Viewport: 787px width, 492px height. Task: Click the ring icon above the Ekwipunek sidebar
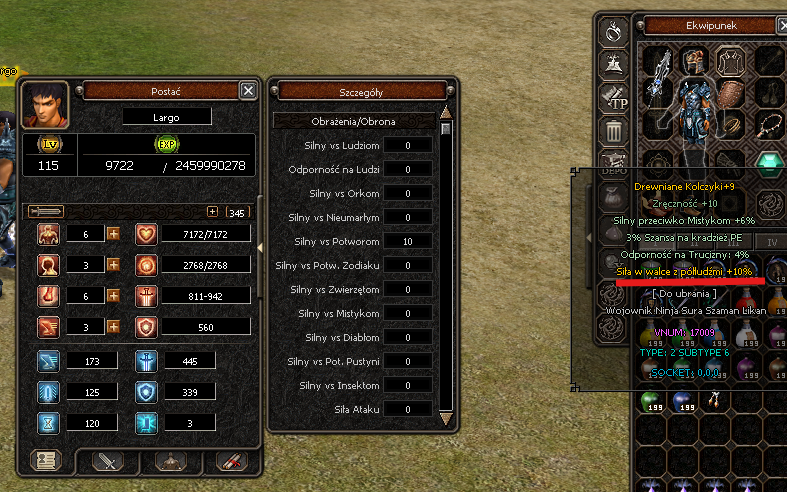(612, 30)
